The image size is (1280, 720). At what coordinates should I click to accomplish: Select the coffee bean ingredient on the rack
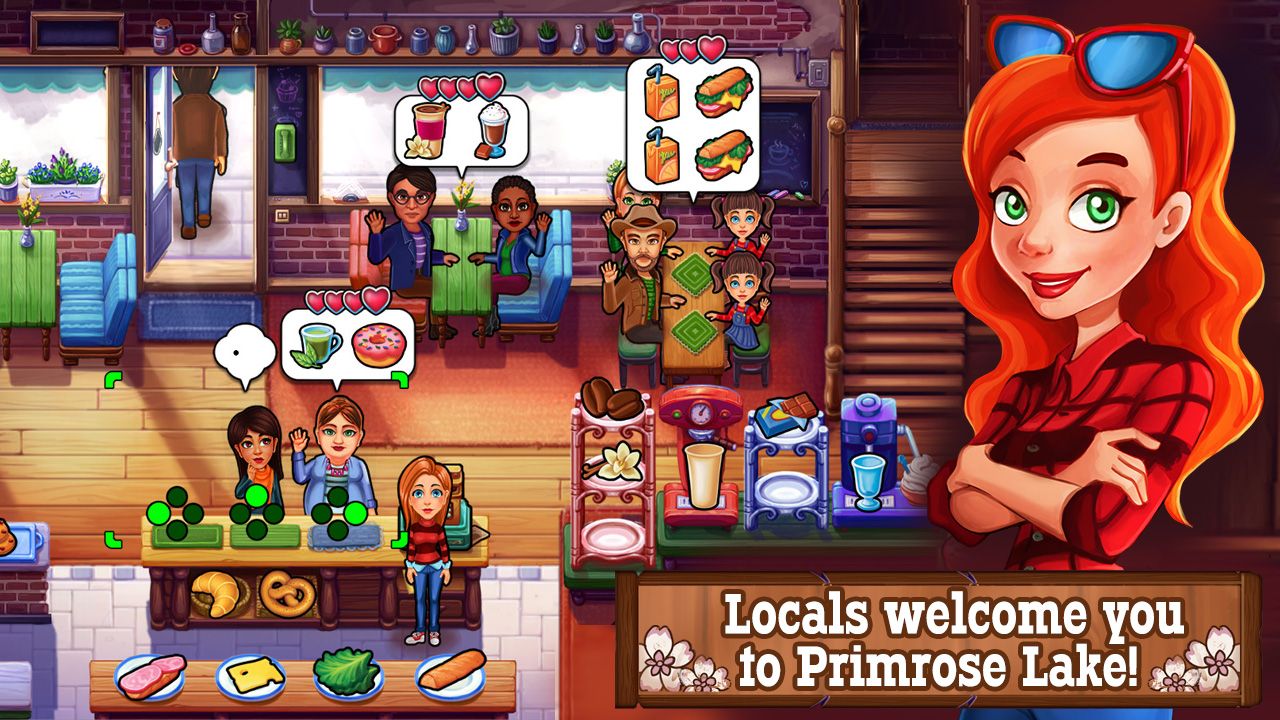610,400
